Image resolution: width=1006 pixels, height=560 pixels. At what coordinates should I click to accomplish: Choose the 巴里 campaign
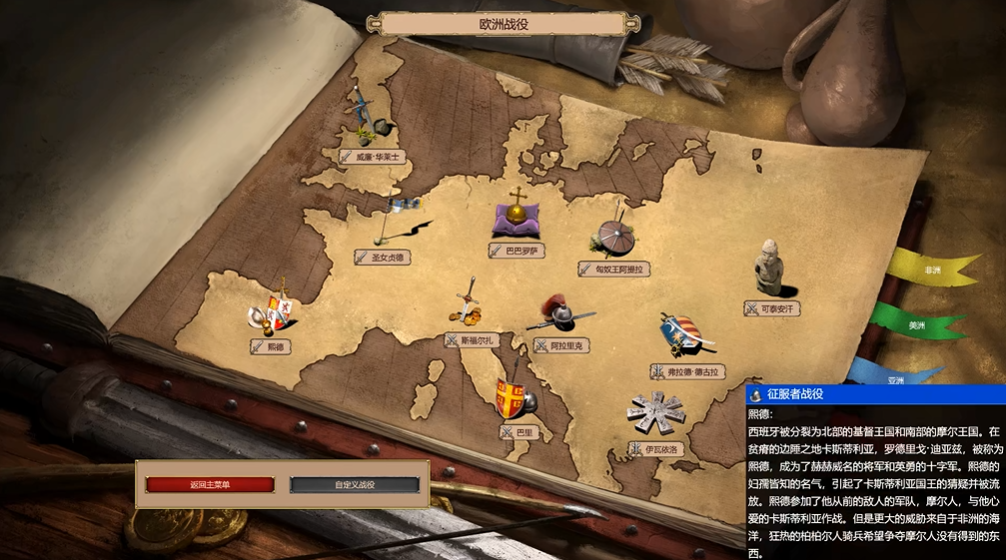click(x=518, y=432)
